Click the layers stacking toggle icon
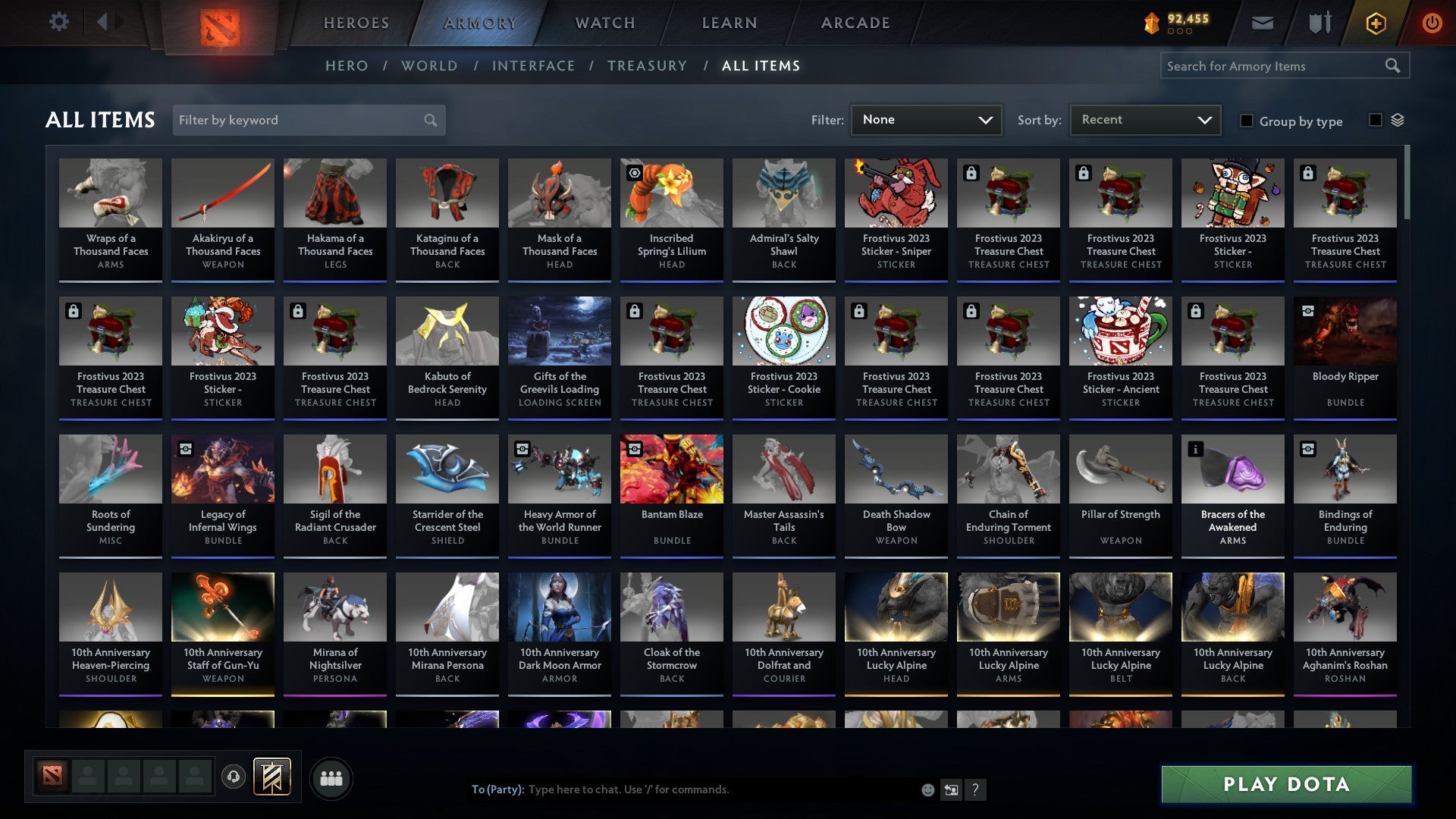The image size is (1456, 819). pos(1398,120)
